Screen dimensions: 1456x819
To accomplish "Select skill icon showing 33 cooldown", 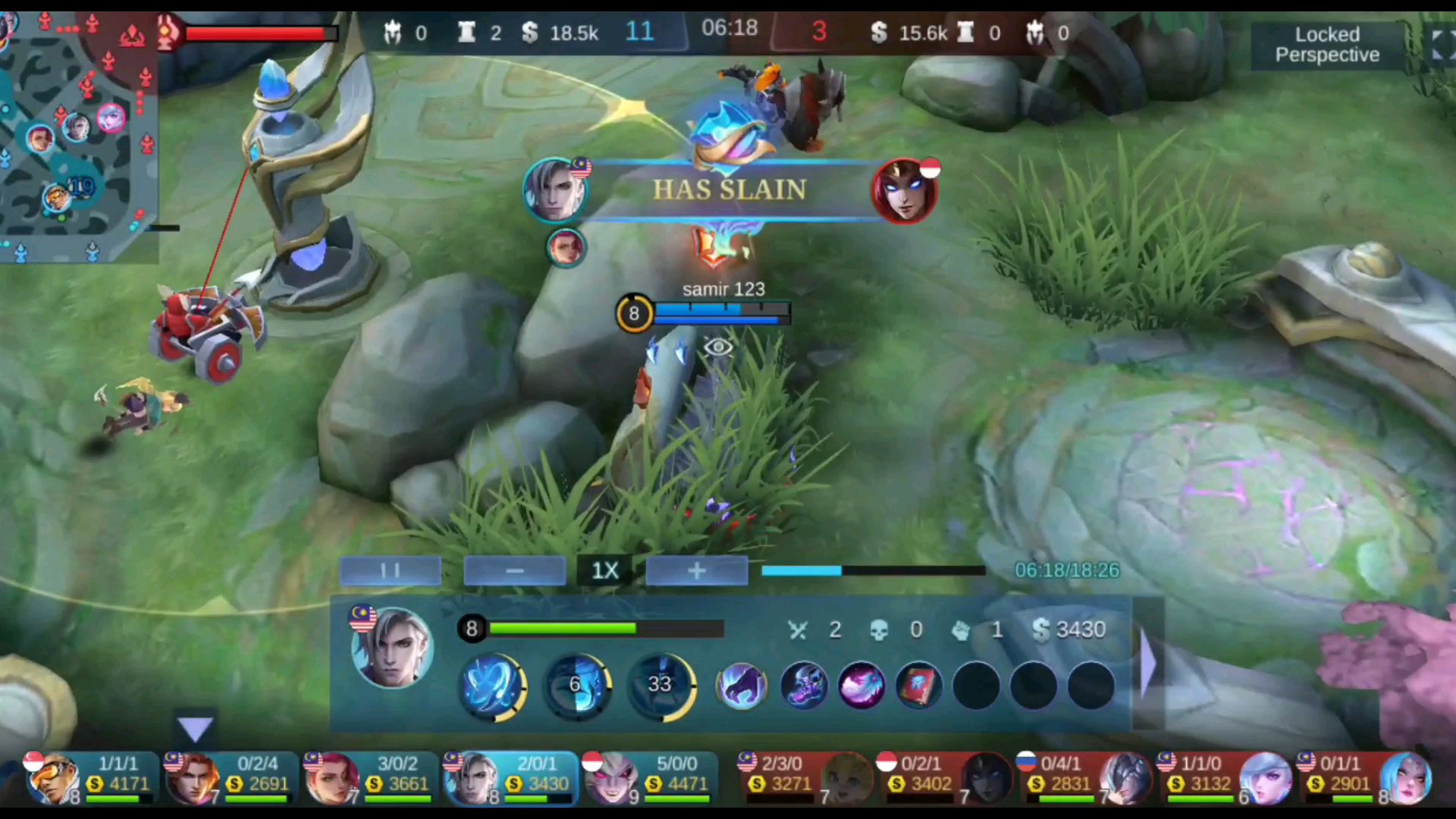I will point(661,685).
